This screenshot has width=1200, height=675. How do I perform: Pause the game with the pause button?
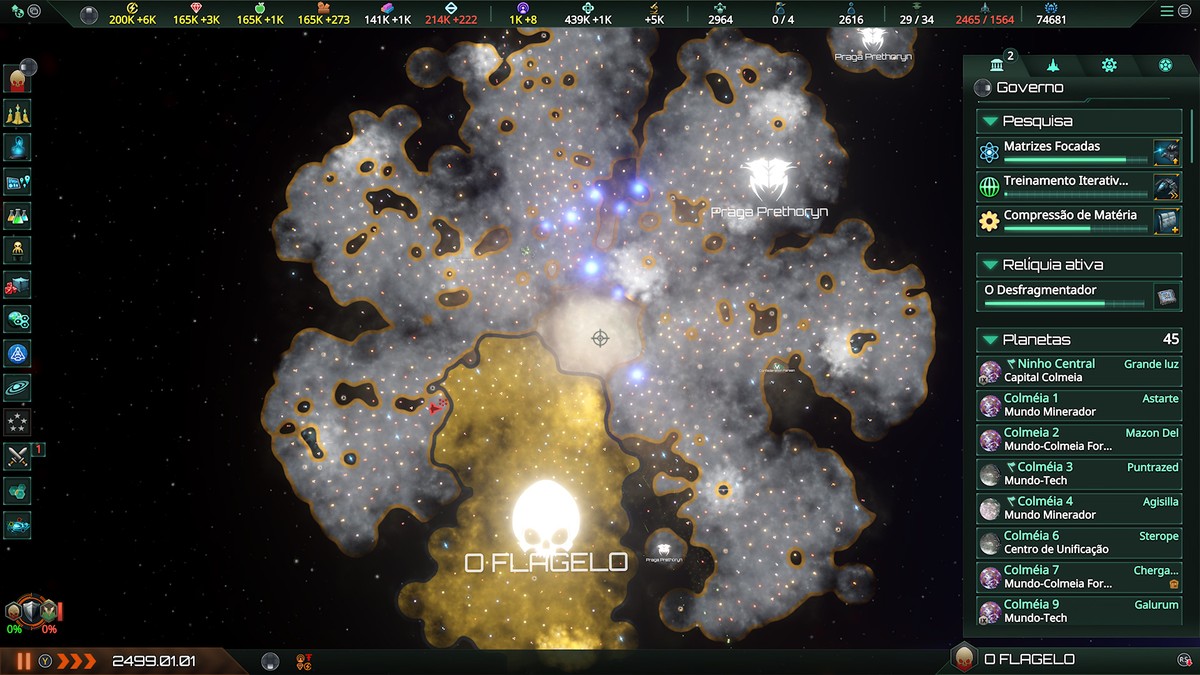[x=23, y=661]
